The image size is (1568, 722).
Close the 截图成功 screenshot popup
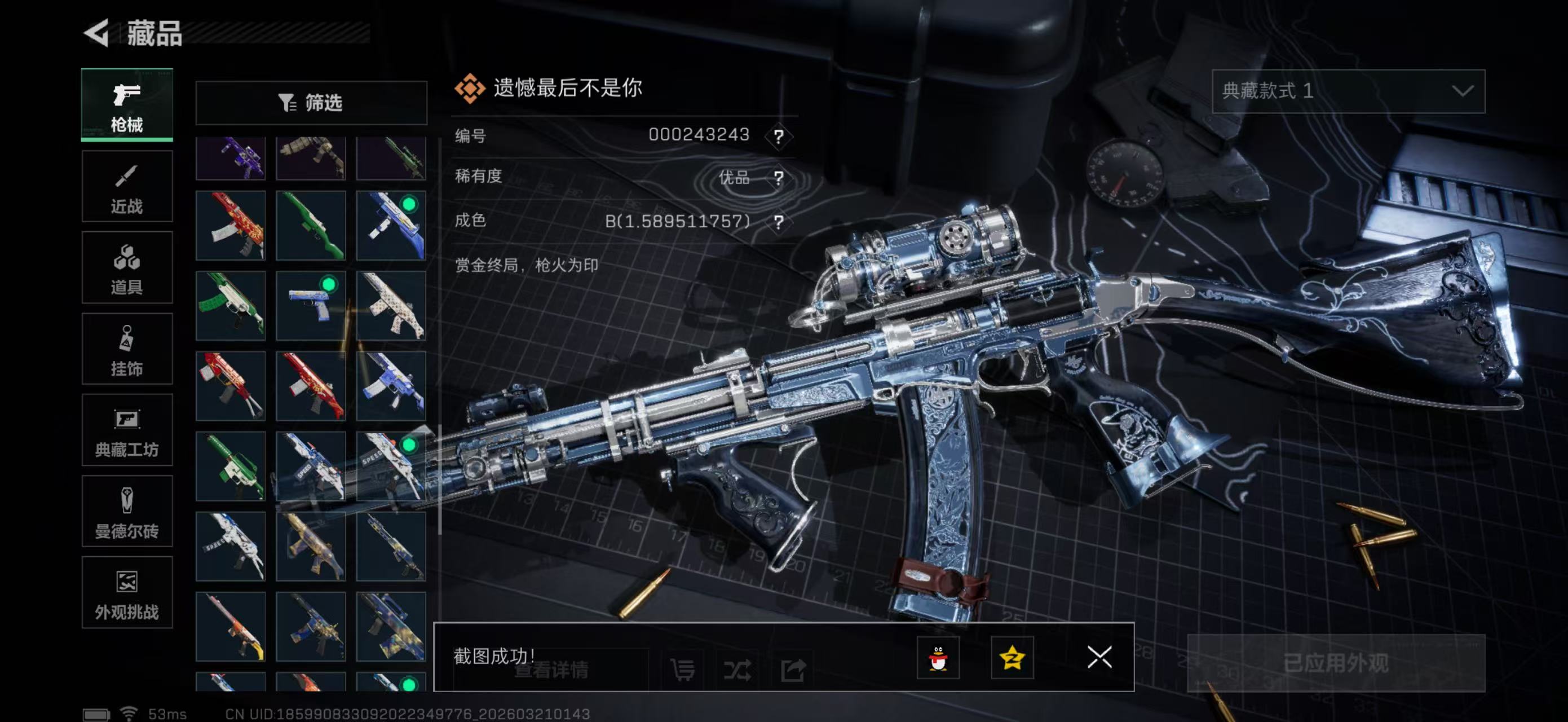1099,658
